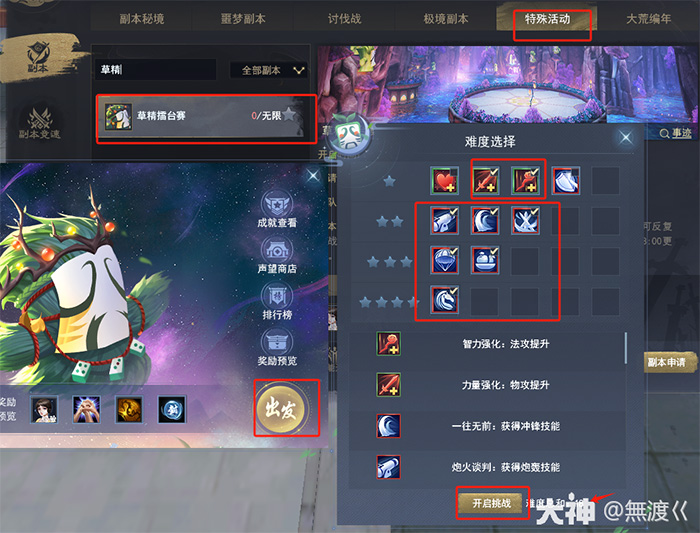
Task: Close the 难度选择 difficulty panel
Action: (x=626, y=138)
